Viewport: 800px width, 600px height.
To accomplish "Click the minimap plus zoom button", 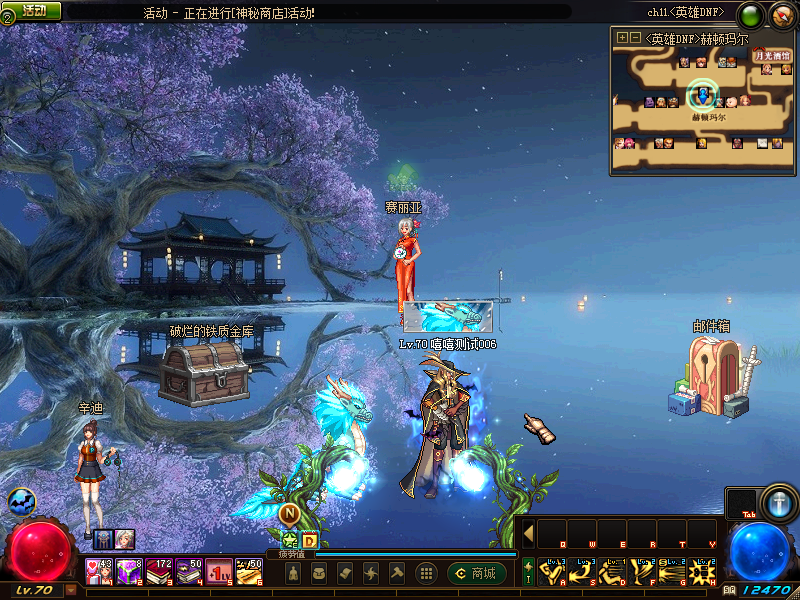I will 622,38.
